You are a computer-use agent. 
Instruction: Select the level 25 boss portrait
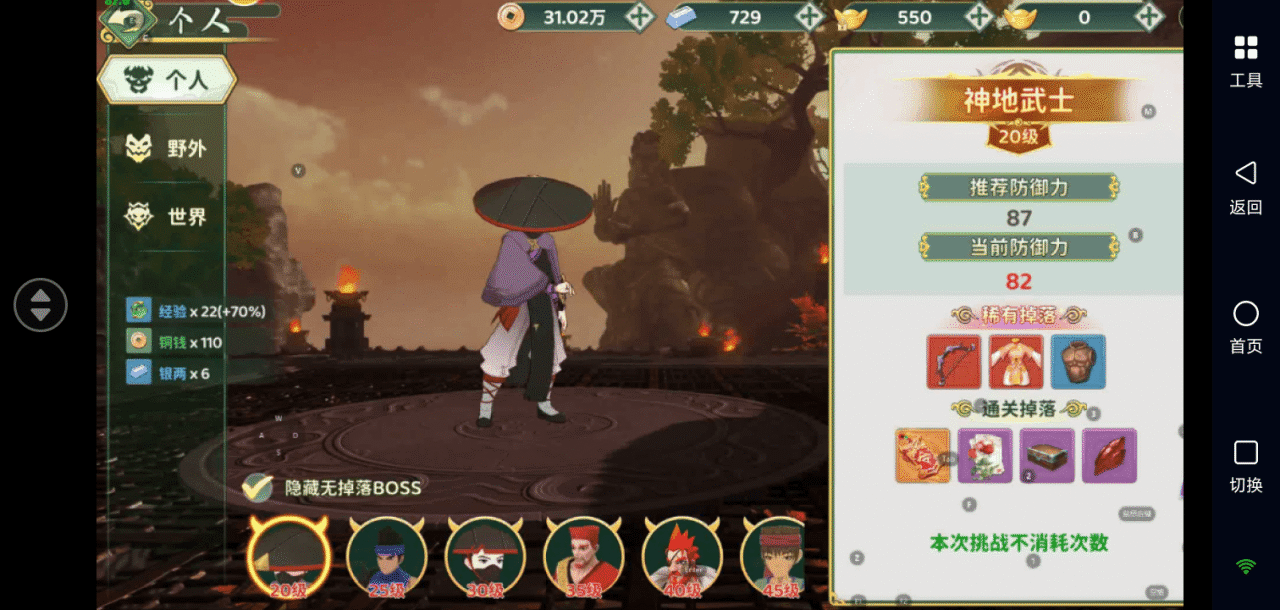pyautogui.click(x=387, y=557)
